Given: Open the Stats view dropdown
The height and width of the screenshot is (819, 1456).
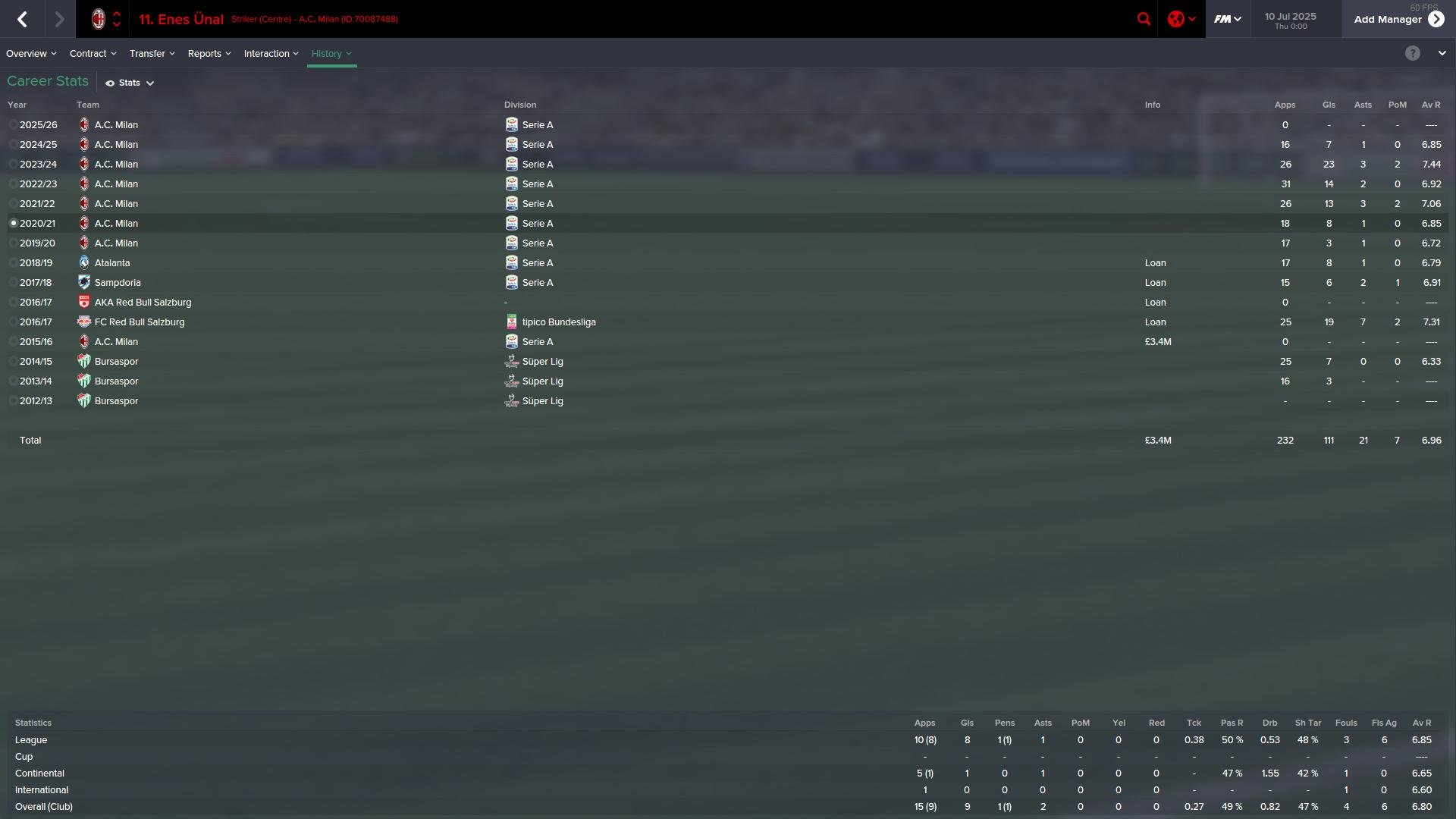Looking at the screenshot, I should 130,83.
